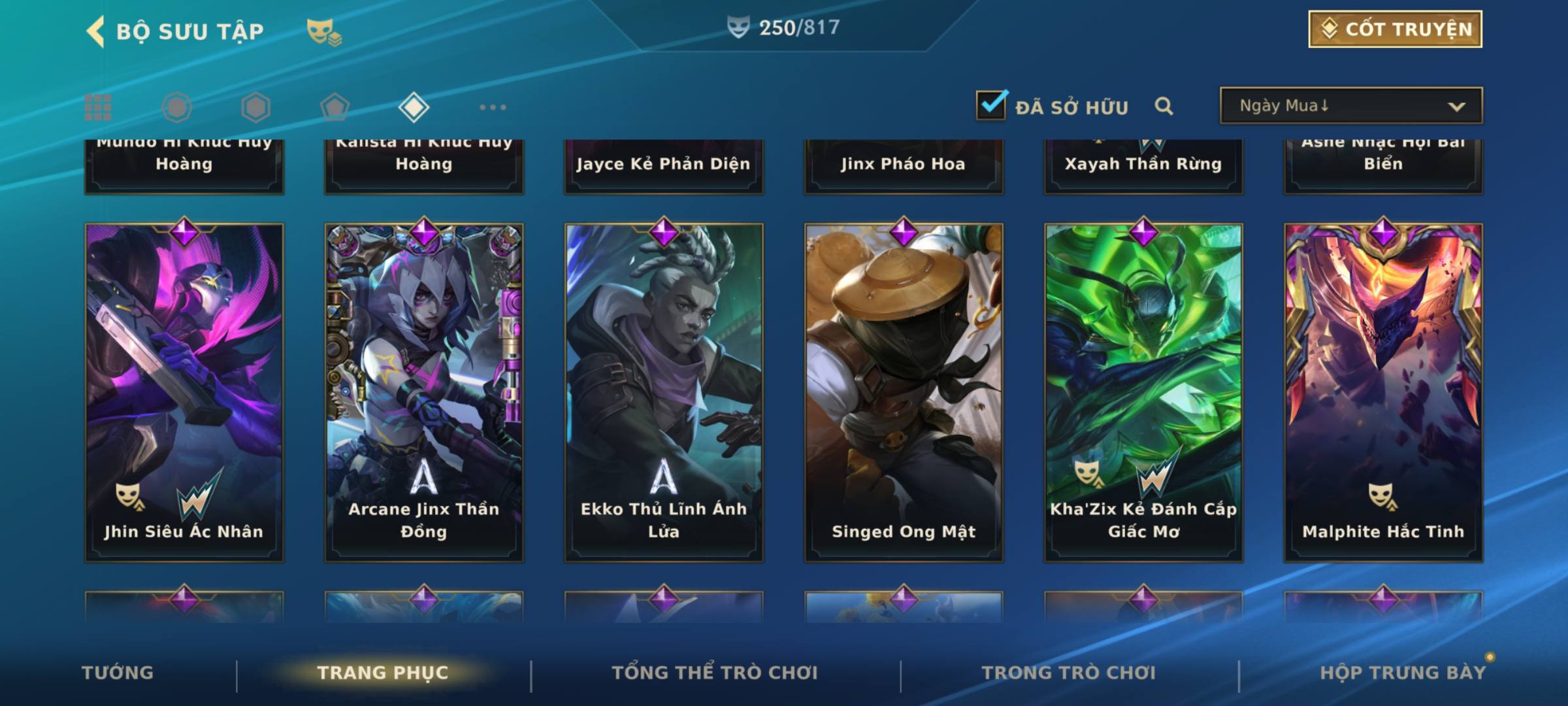This screenshot has width=1568, height=706.
Task: Choose the Arcane Jinx Thần Đồng skin
Action: pos(424,392)
